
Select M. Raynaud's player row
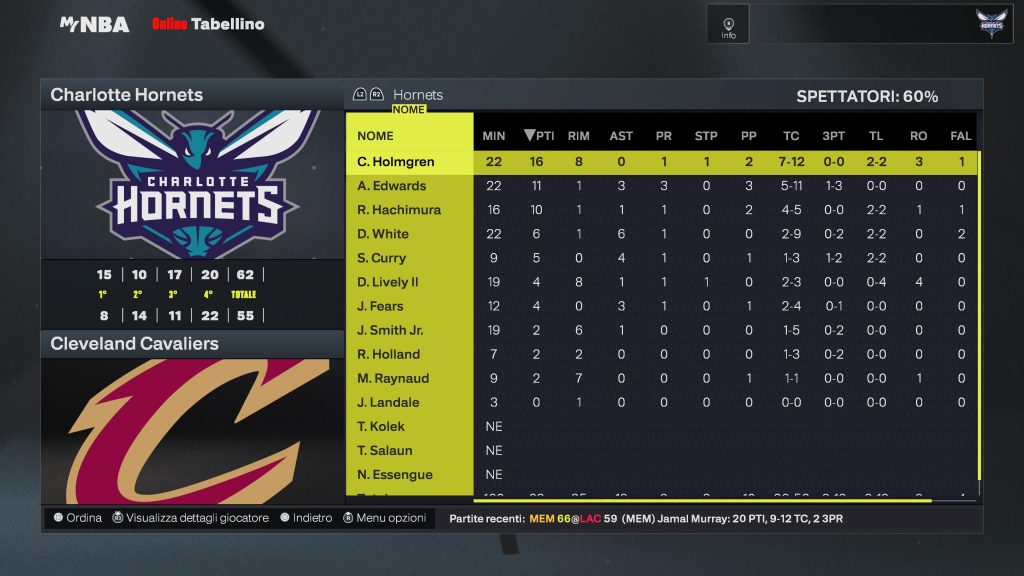point(393,378)
